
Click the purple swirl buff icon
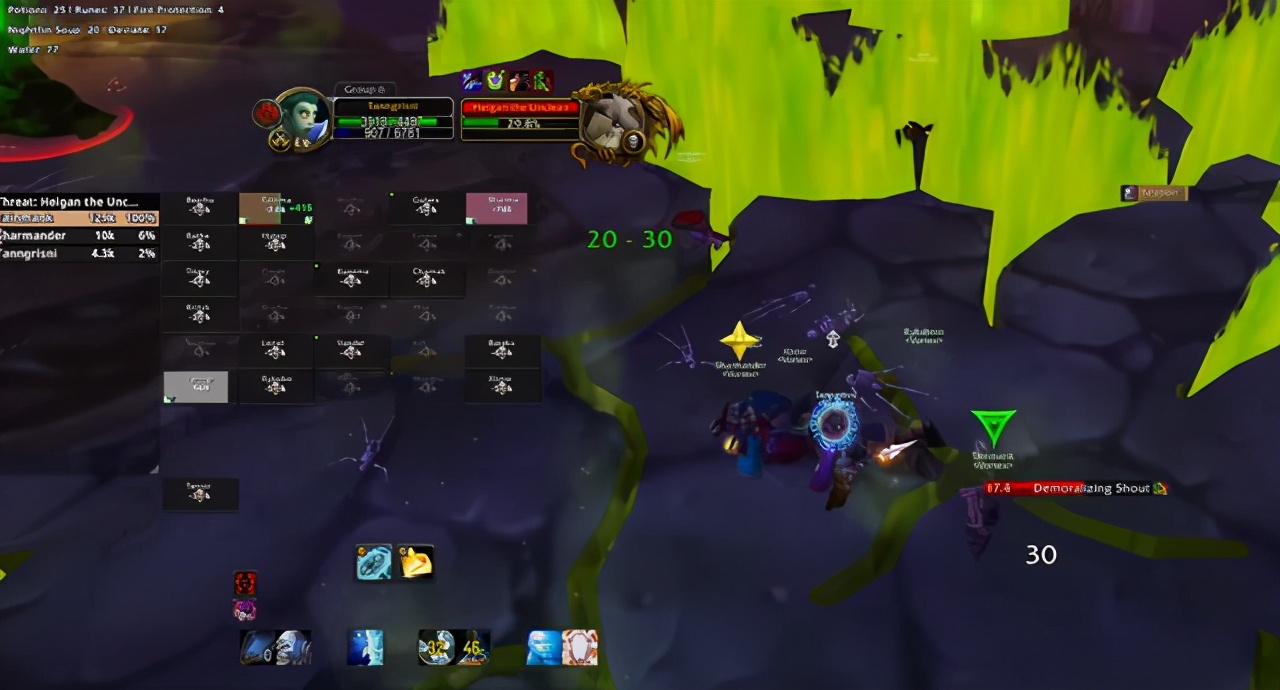tap(245, 609)
